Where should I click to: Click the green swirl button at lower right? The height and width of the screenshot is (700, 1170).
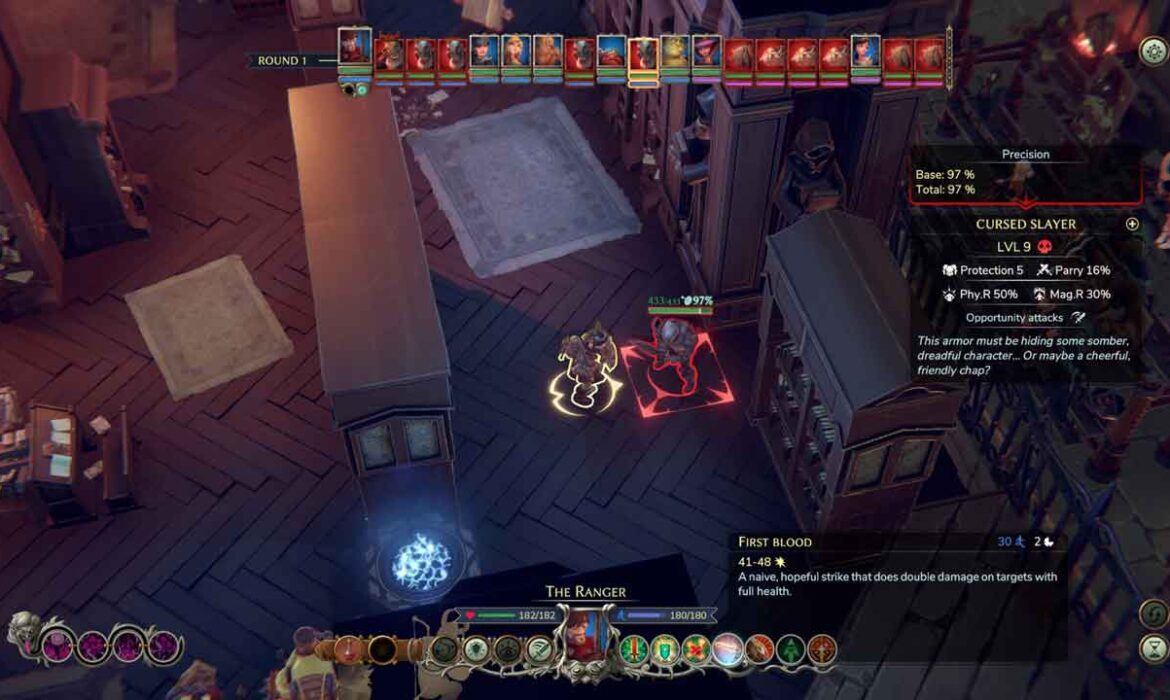coord(1153,613)
